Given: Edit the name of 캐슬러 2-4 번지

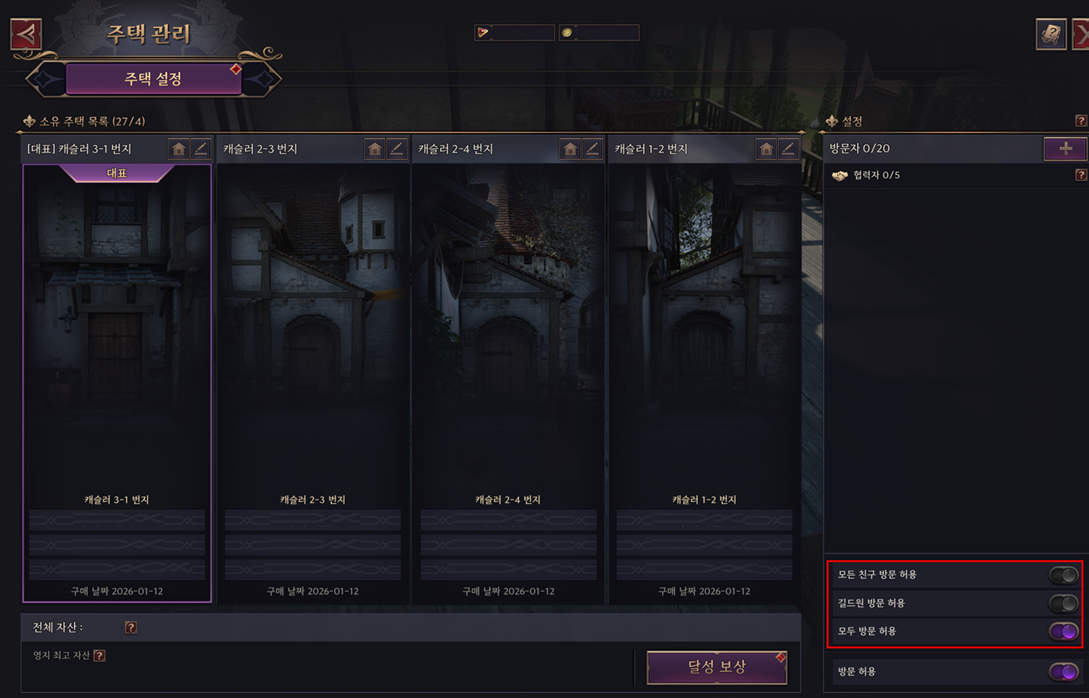Looking at the screenshot, I should (592, 149).
